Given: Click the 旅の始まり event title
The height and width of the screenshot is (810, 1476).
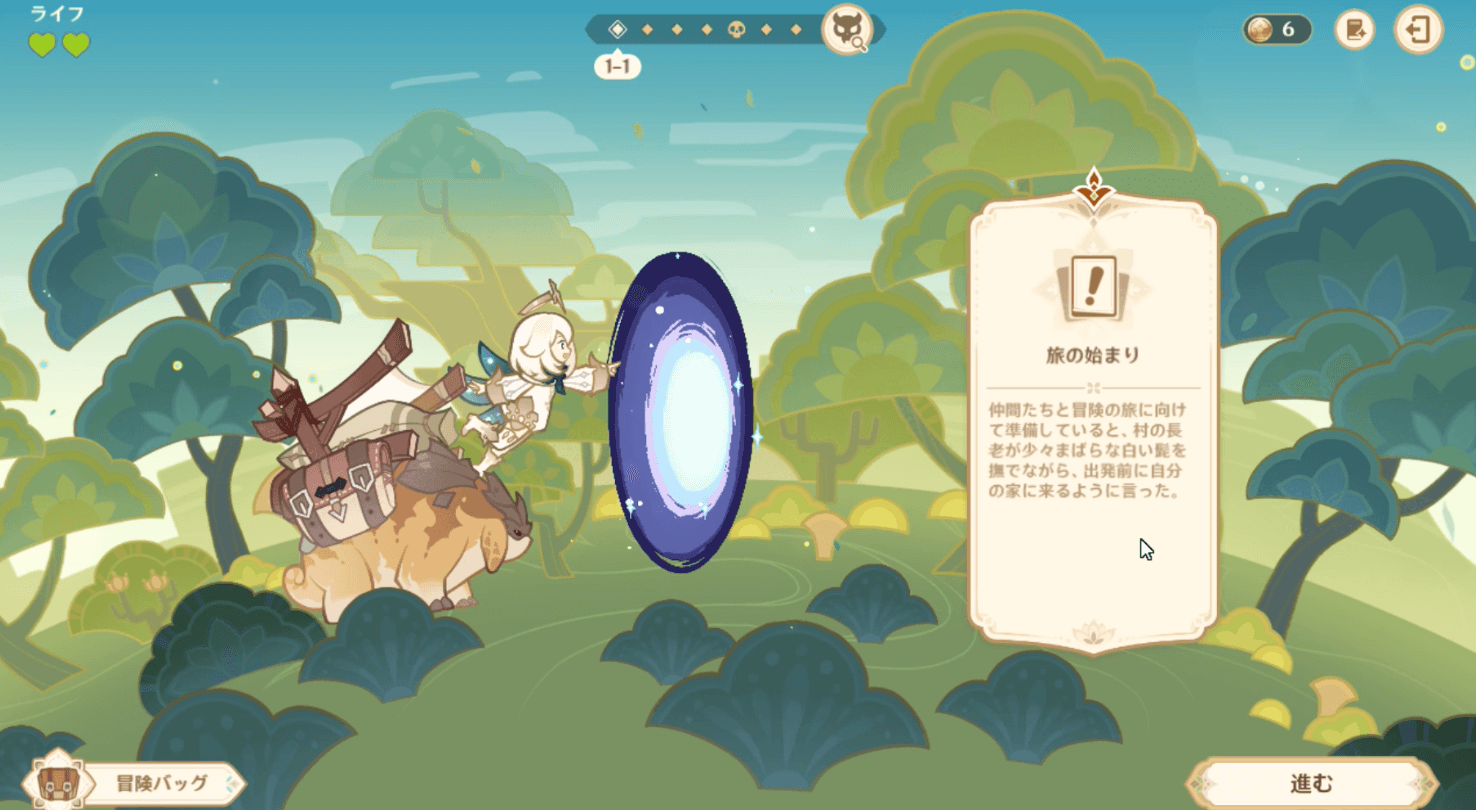Looking at the screenshot, I should point(1093,352).
